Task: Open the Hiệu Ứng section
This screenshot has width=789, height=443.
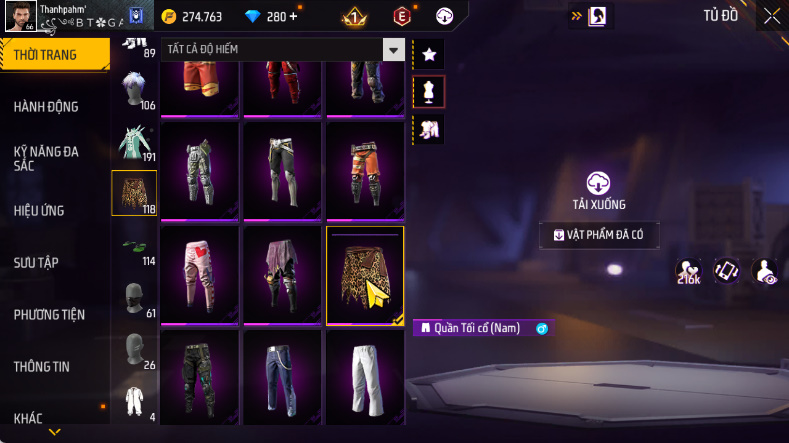Action: (39, 210)
